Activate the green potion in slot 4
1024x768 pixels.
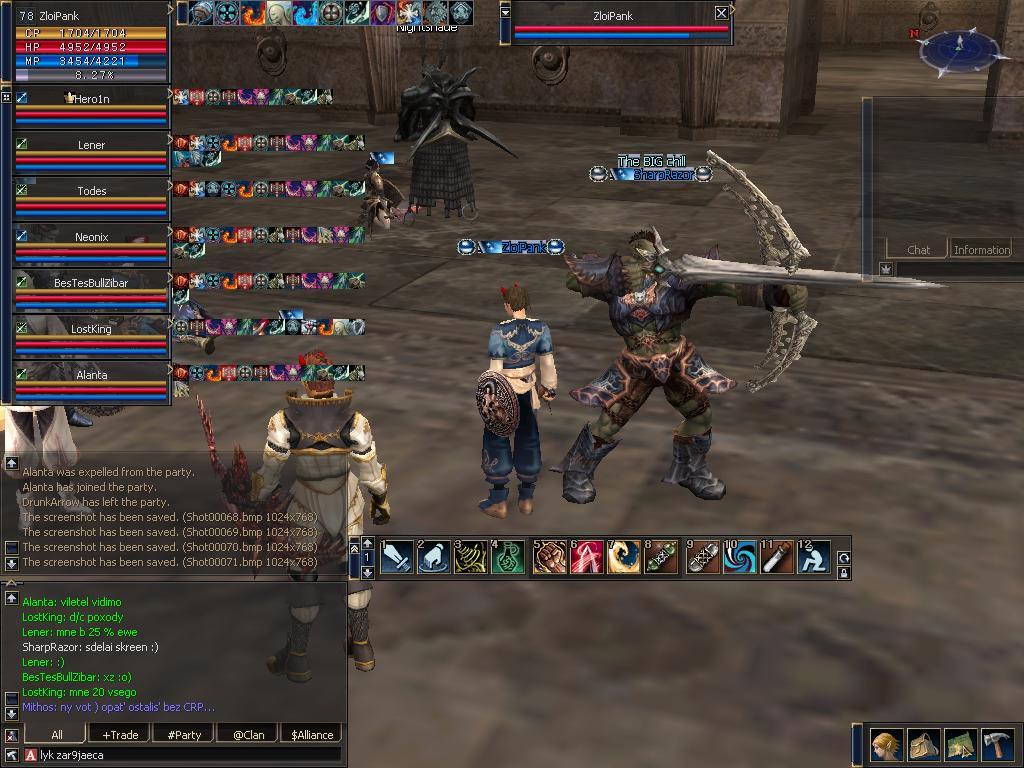click(x=508, y=557)
